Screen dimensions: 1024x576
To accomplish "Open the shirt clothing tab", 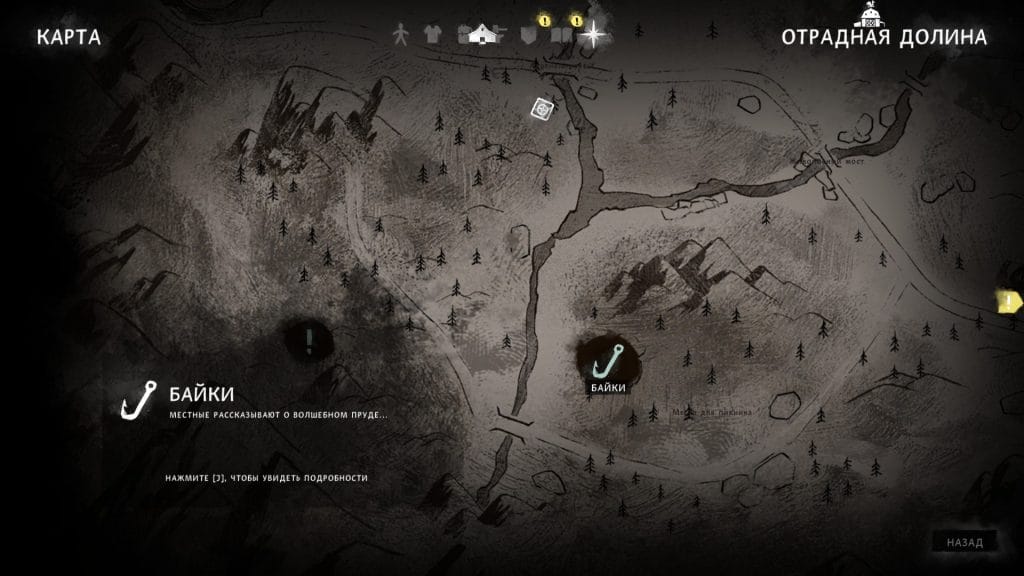I will [x=432, y=35].
